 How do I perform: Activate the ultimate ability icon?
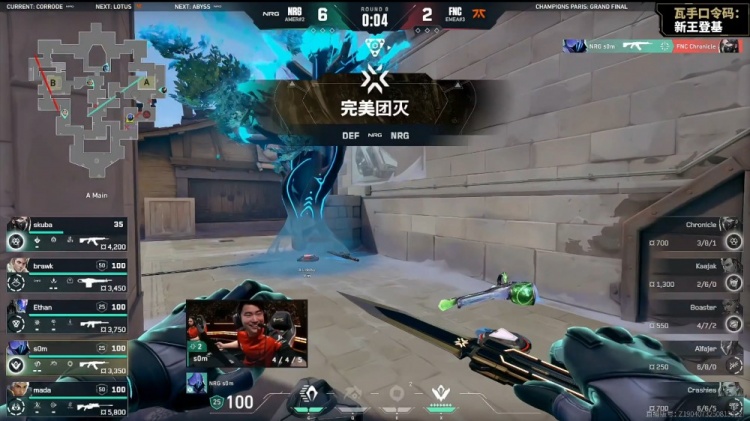440,396
